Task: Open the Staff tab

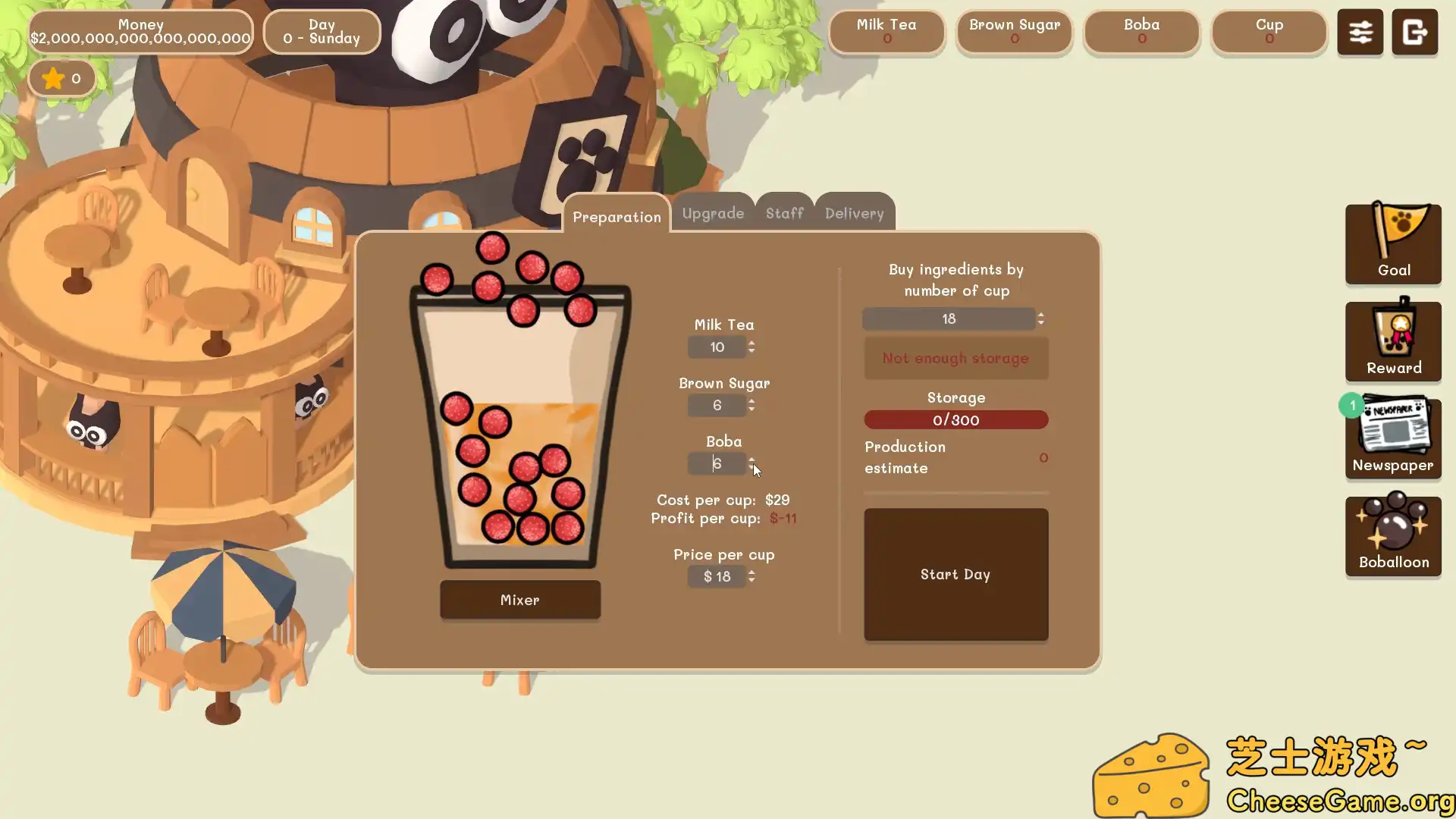Action: click(784, 213)
